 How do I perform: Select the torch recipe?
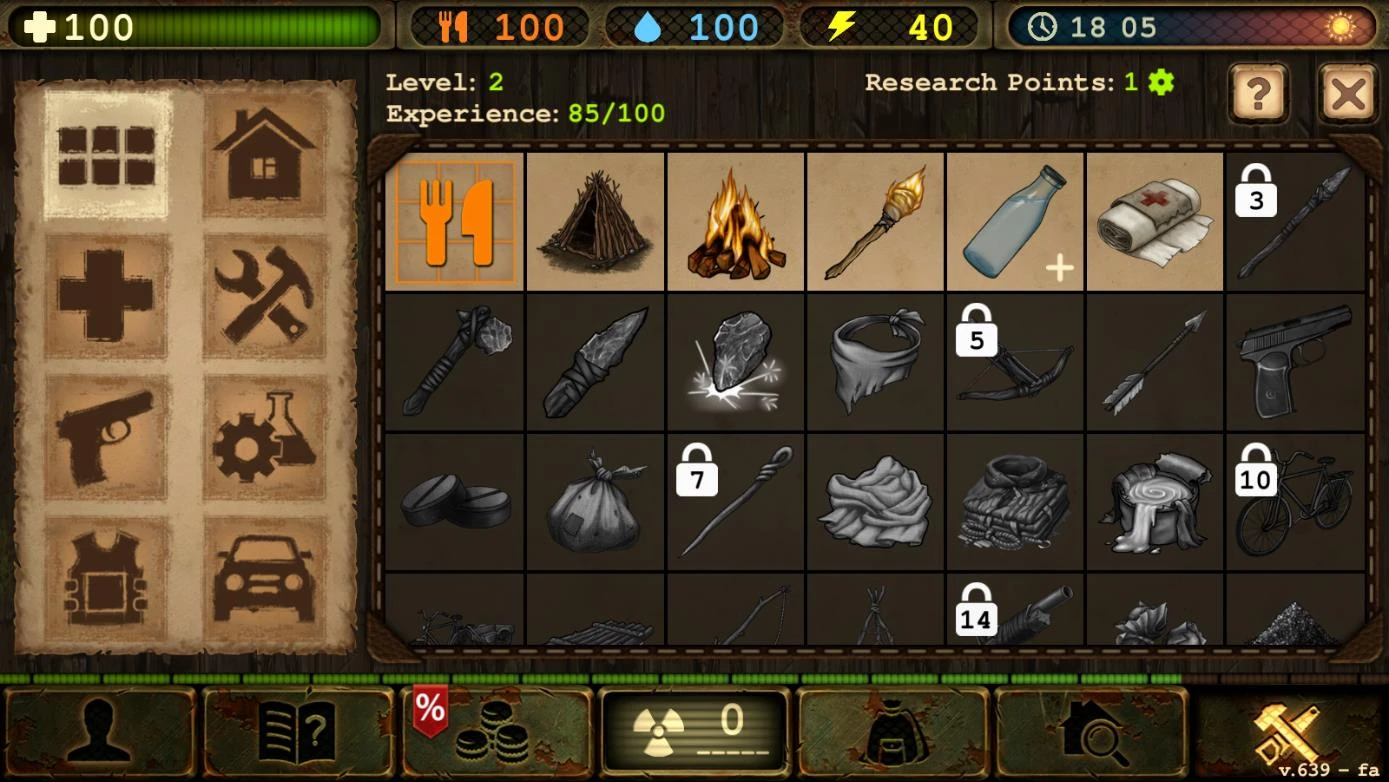click(x=874, y=220)
